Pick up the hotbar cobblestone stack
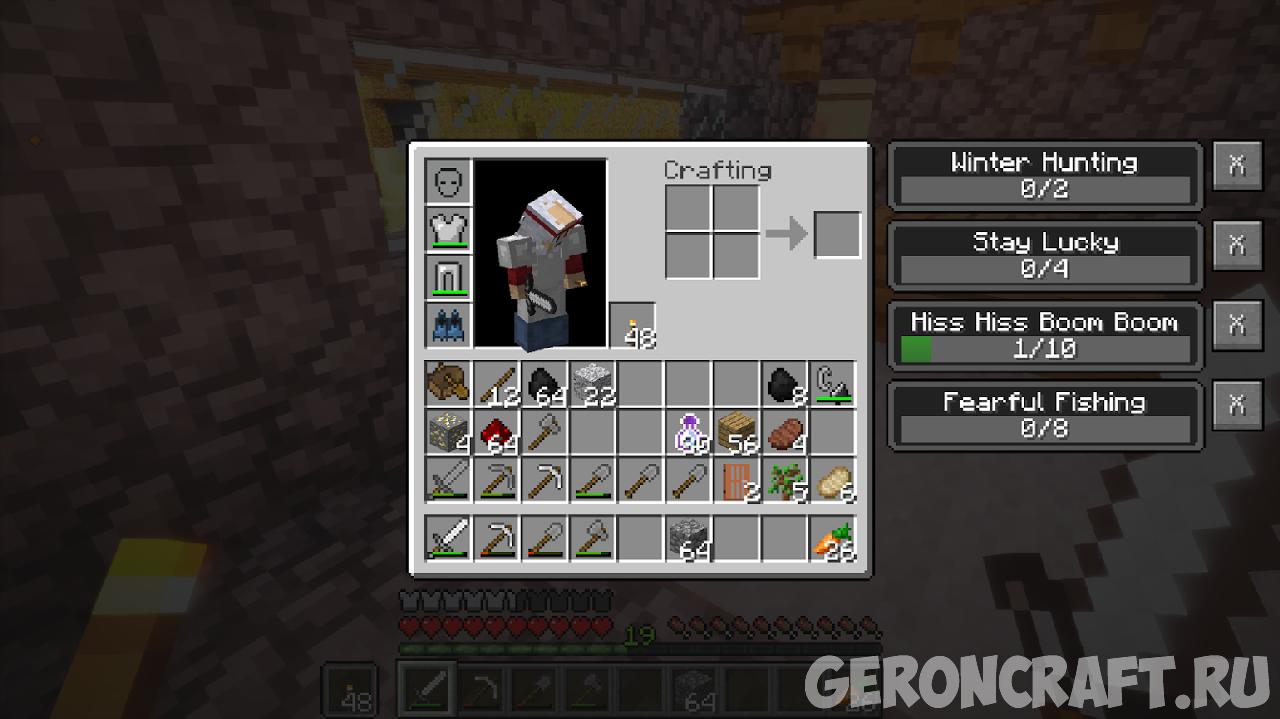This screenshot has width=1280, height=719. pos(688,540)
